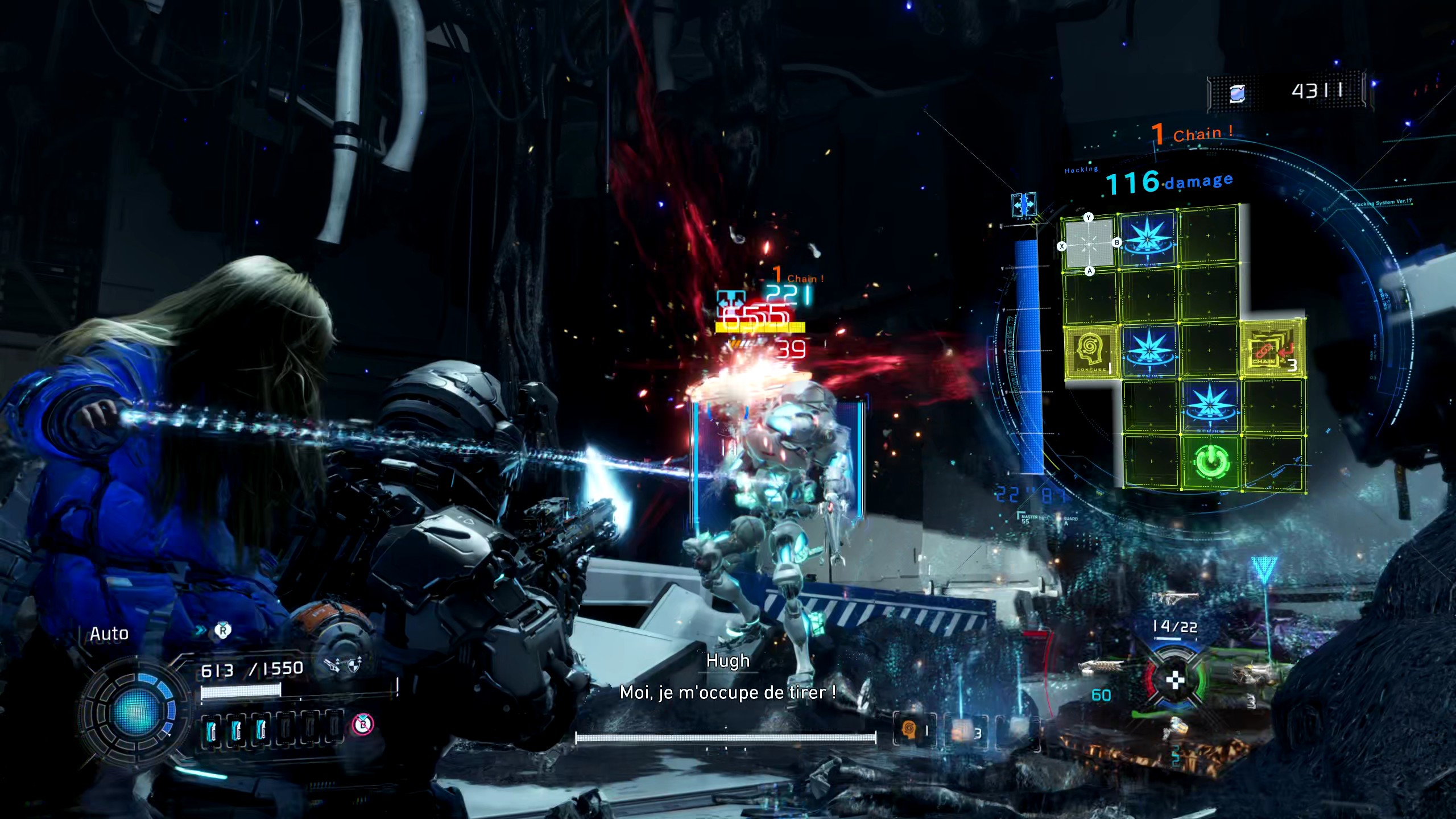Choose the orange Confuse head item slot

(909, 729)
